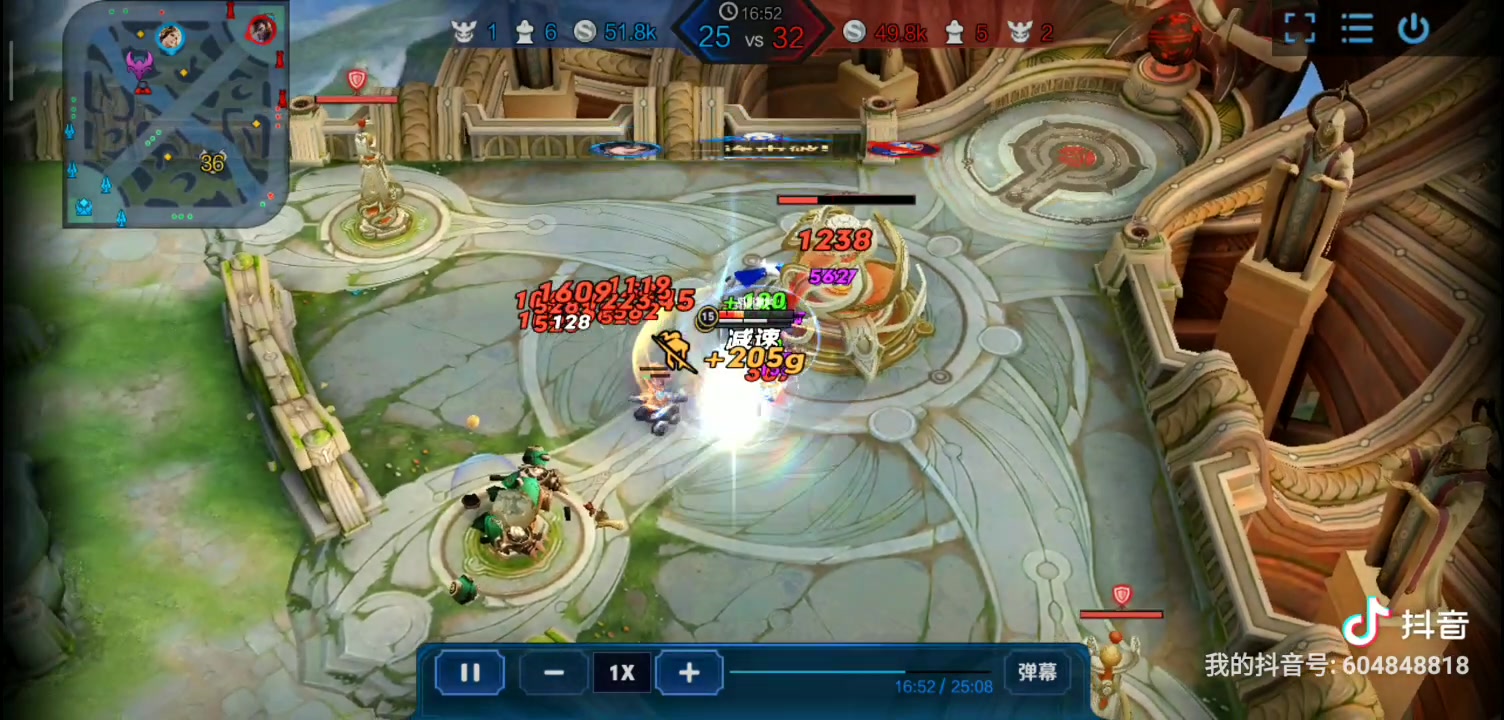Decrease replay speed with the minus button
The height and width of the screenshot is (720, 1504).
(553, 673)
